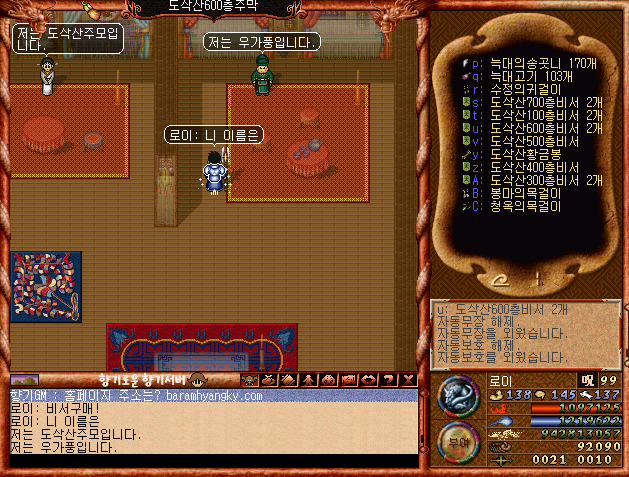Screen dimensions: 629x477
Task: Choose the 도삭산400층비서 item
Action: coord(529,167)
